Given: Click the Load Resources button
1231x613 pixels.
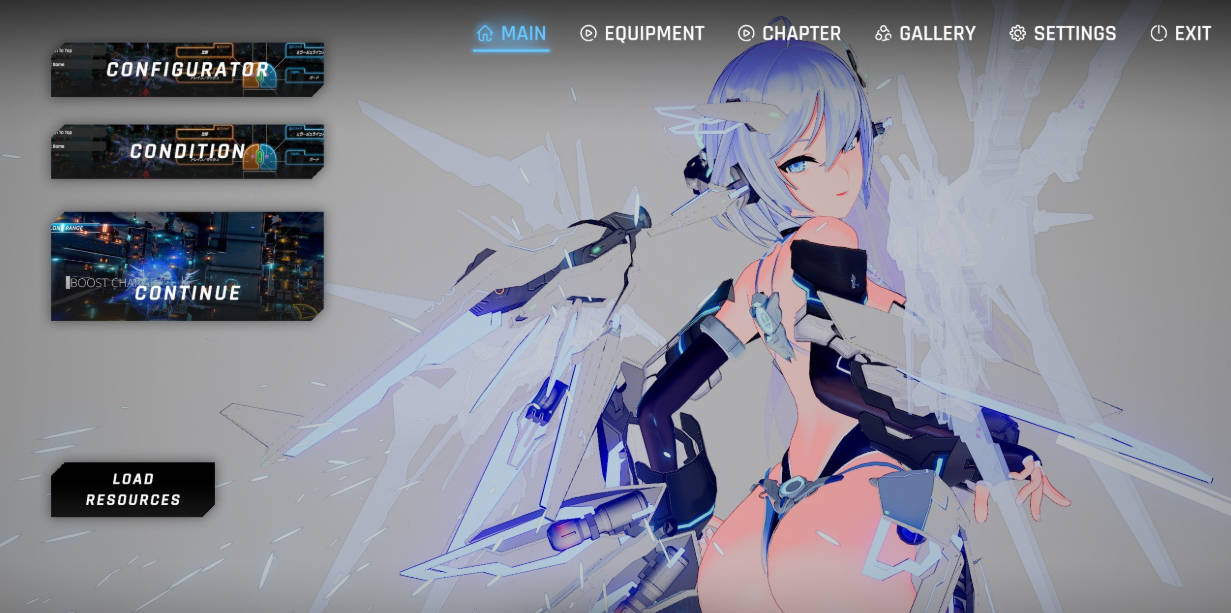Looking at the screenshot, I should click(x=133, y=489).
